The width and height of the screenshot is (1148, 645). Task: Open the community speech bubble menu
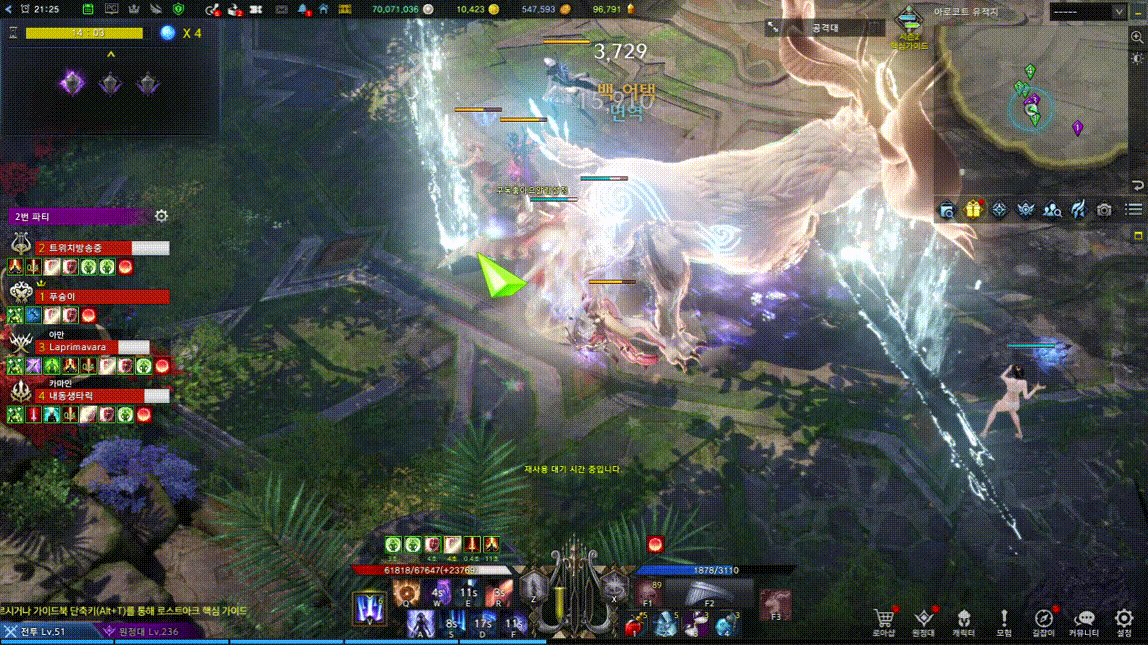tap(1084, 620)
